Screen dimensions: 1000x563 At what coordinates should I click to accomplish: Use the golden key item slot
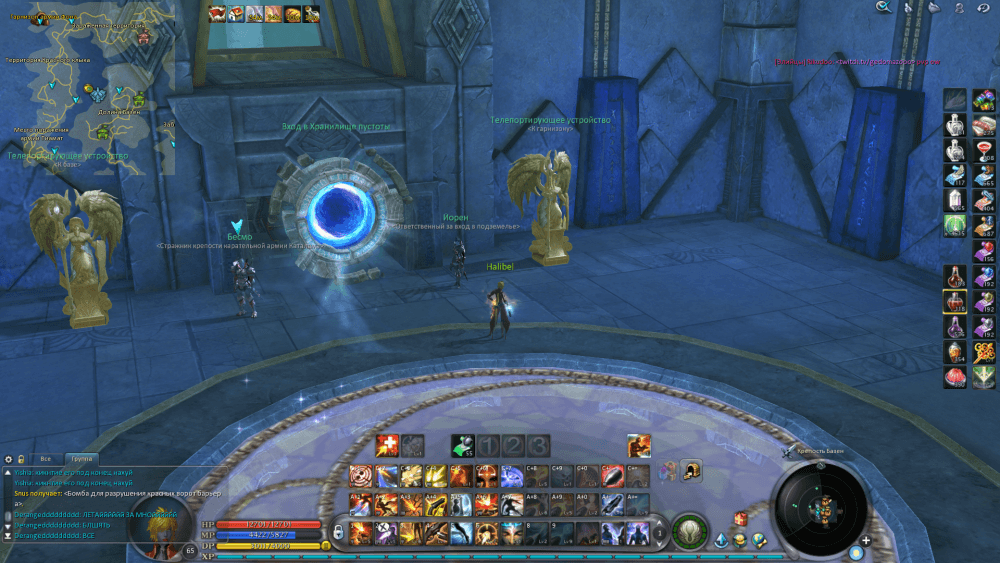[983, 351]
